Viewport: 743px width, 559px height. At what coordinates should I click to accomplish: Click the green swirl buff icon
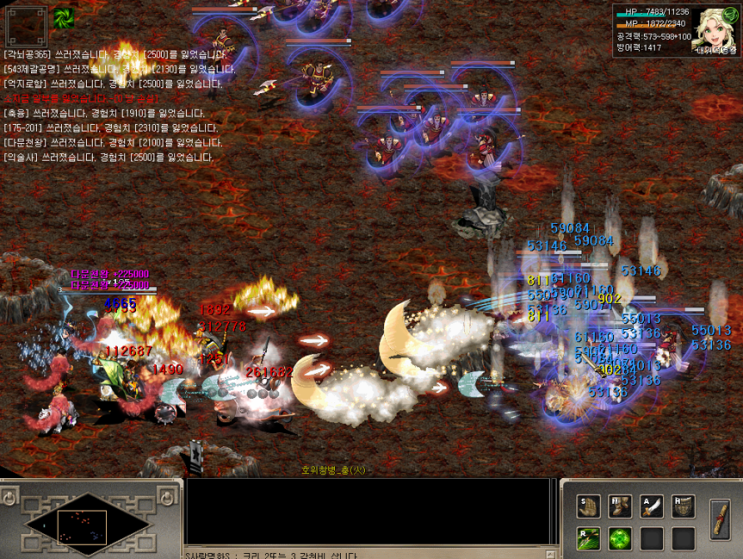(x=63, y=17)
